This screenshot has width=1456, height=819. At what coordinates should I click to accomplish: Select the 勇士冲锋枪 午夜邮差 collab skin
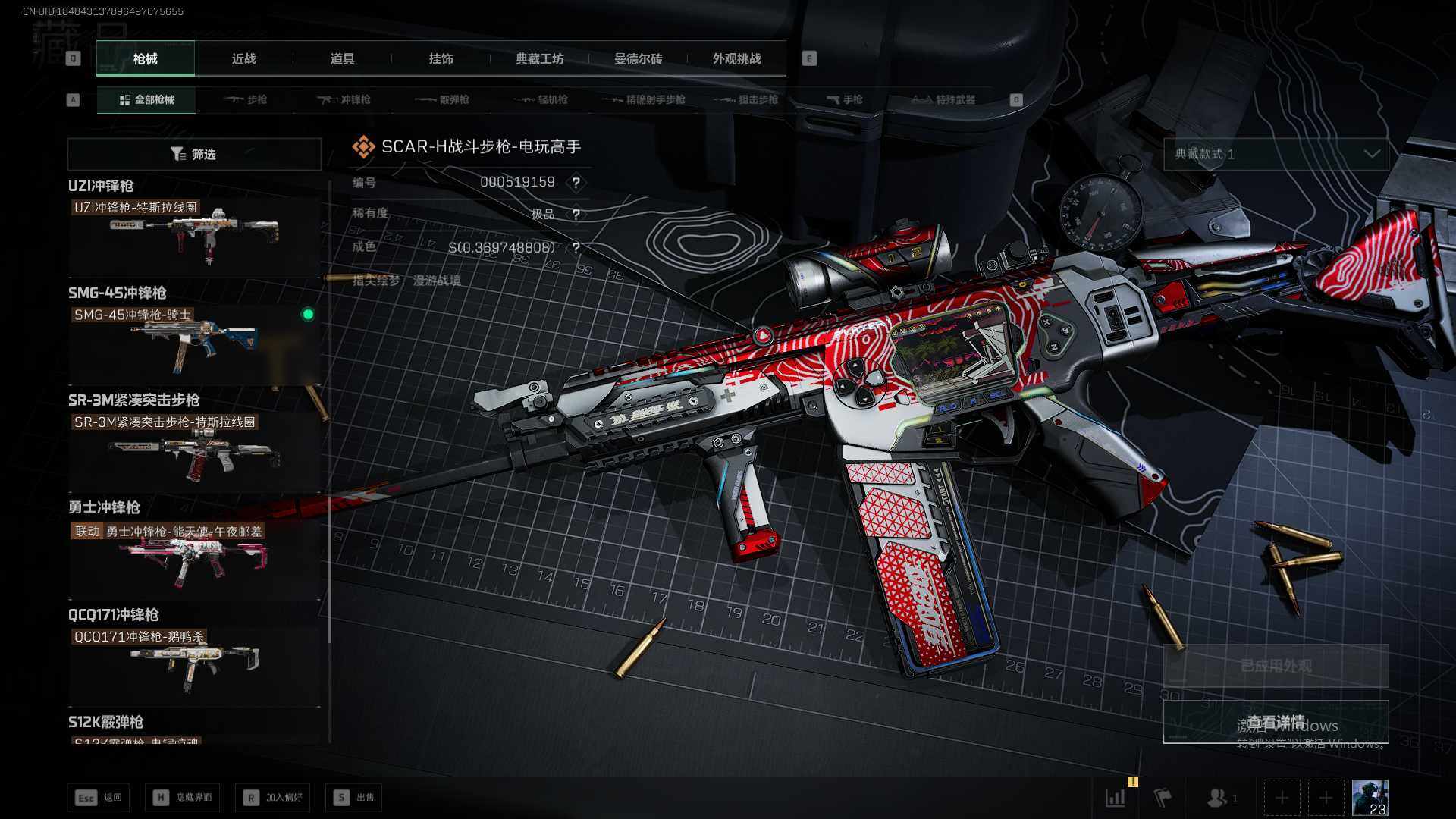[x=194, y=557]
